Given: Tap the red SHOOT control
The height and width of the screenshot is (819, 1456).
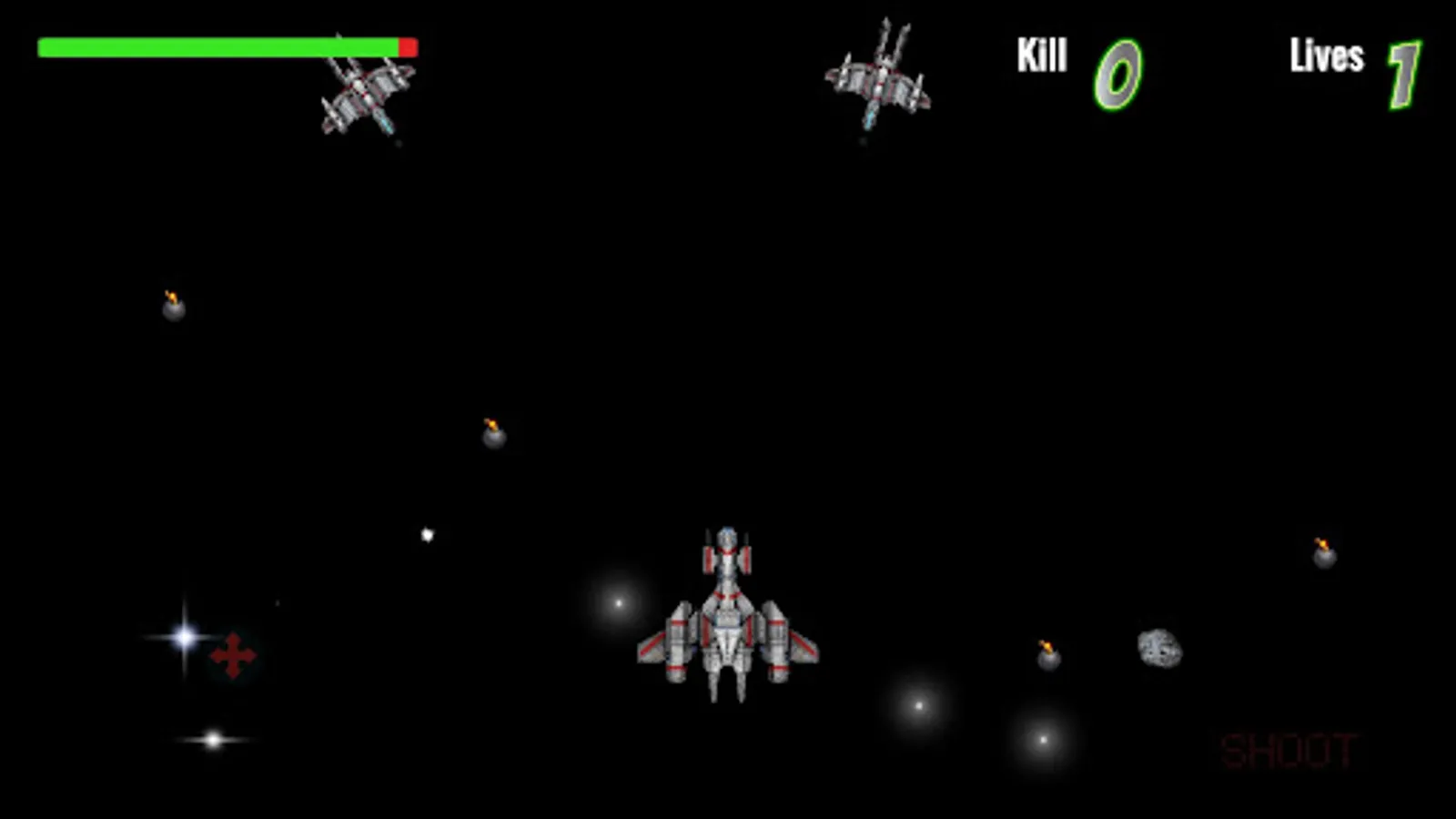Looking at the screenshot, I should pyautogui.click(x=1287, y=749).
